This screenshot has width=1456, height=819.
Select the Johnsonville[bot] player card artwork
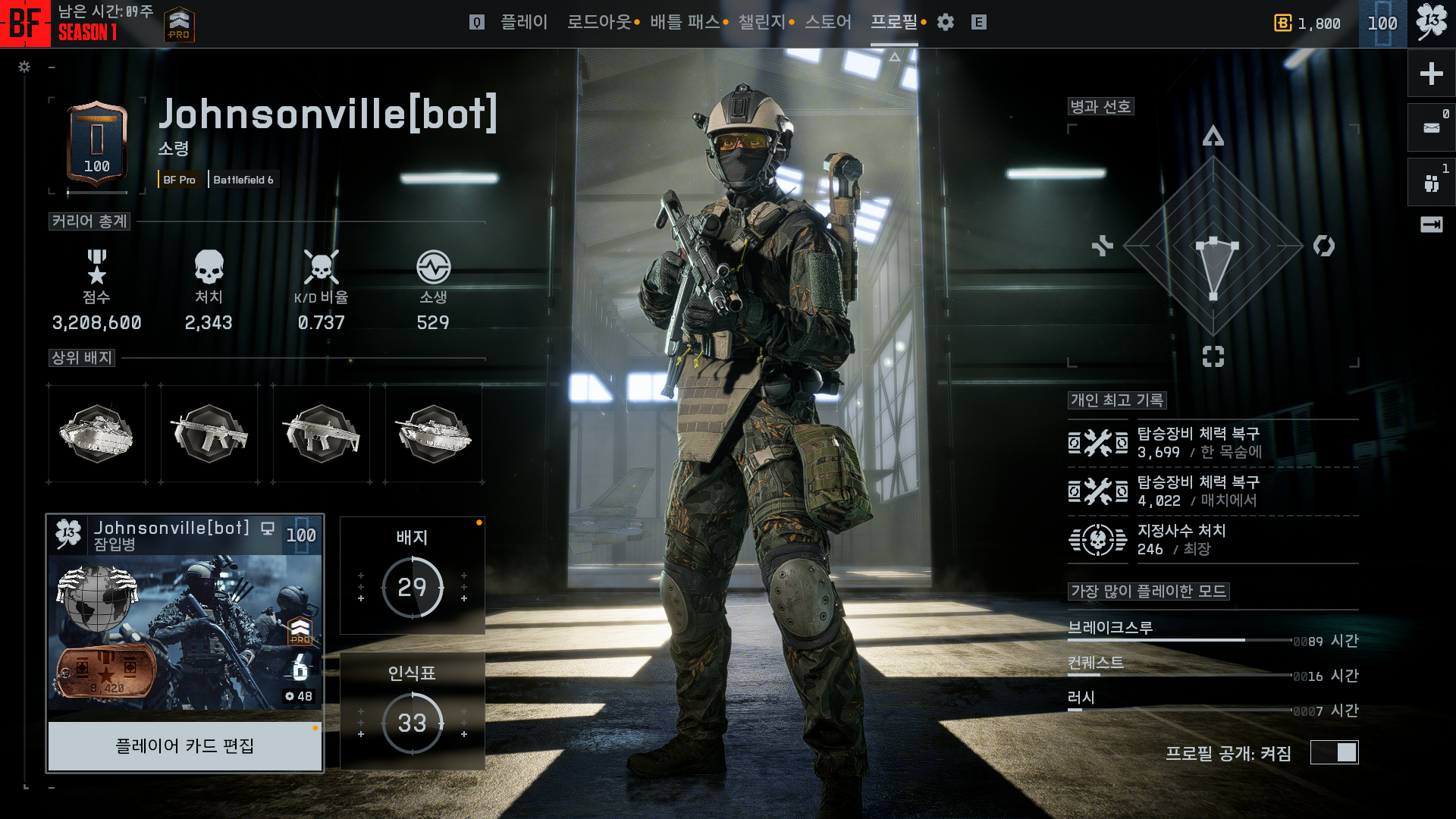pos(185,633)
